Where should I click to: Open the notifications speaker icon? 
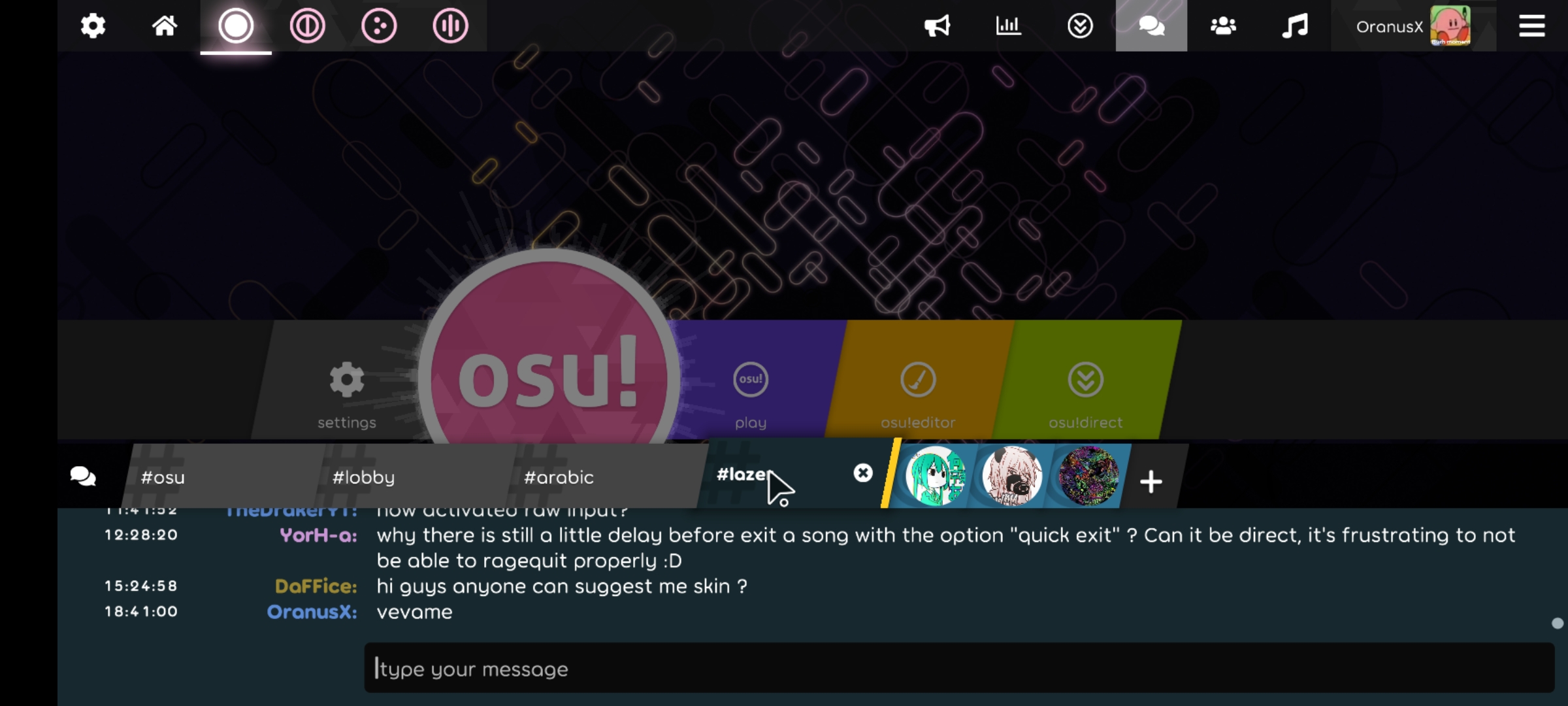(937, 25)
